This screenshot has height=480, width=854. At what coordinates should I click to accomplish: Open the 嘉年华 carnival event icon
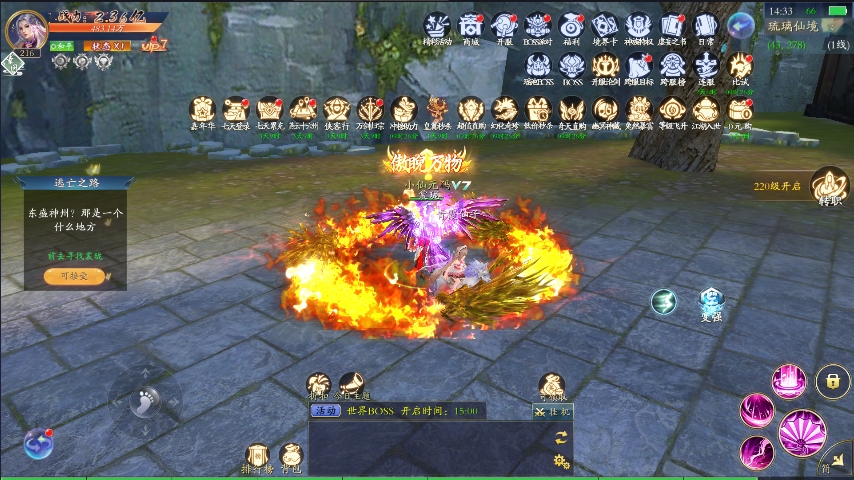pos(202,112)
